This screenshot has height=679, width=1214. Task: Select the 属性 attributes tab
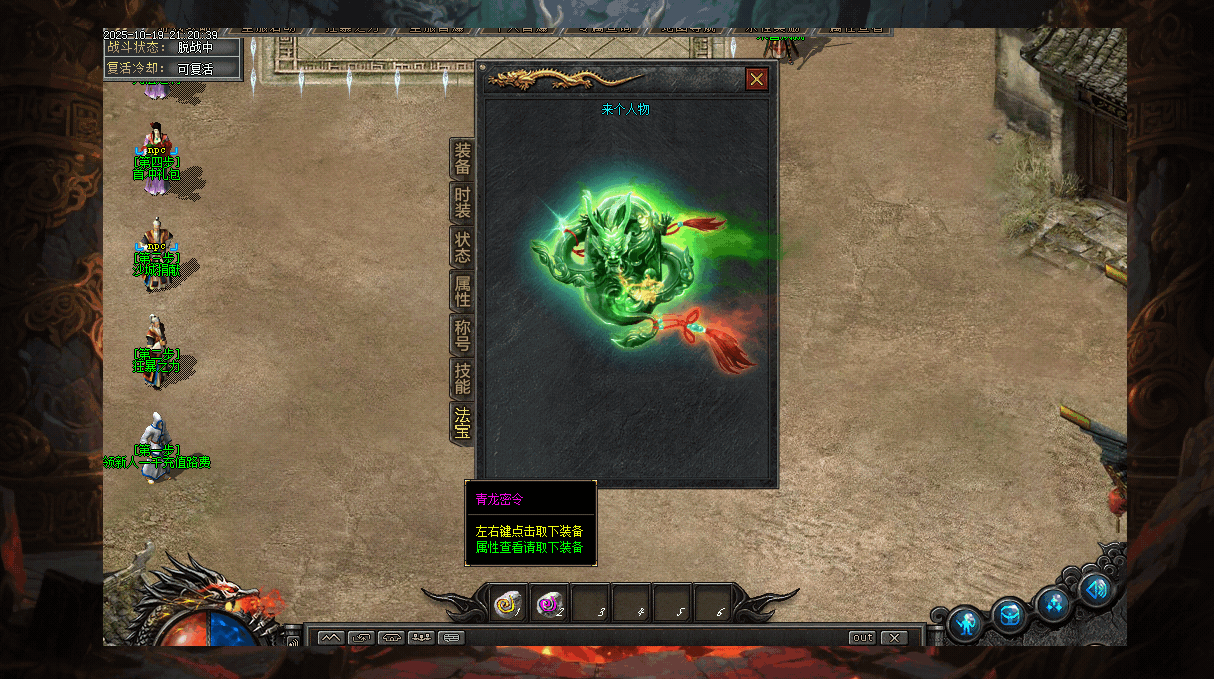[x=462, y=290]
